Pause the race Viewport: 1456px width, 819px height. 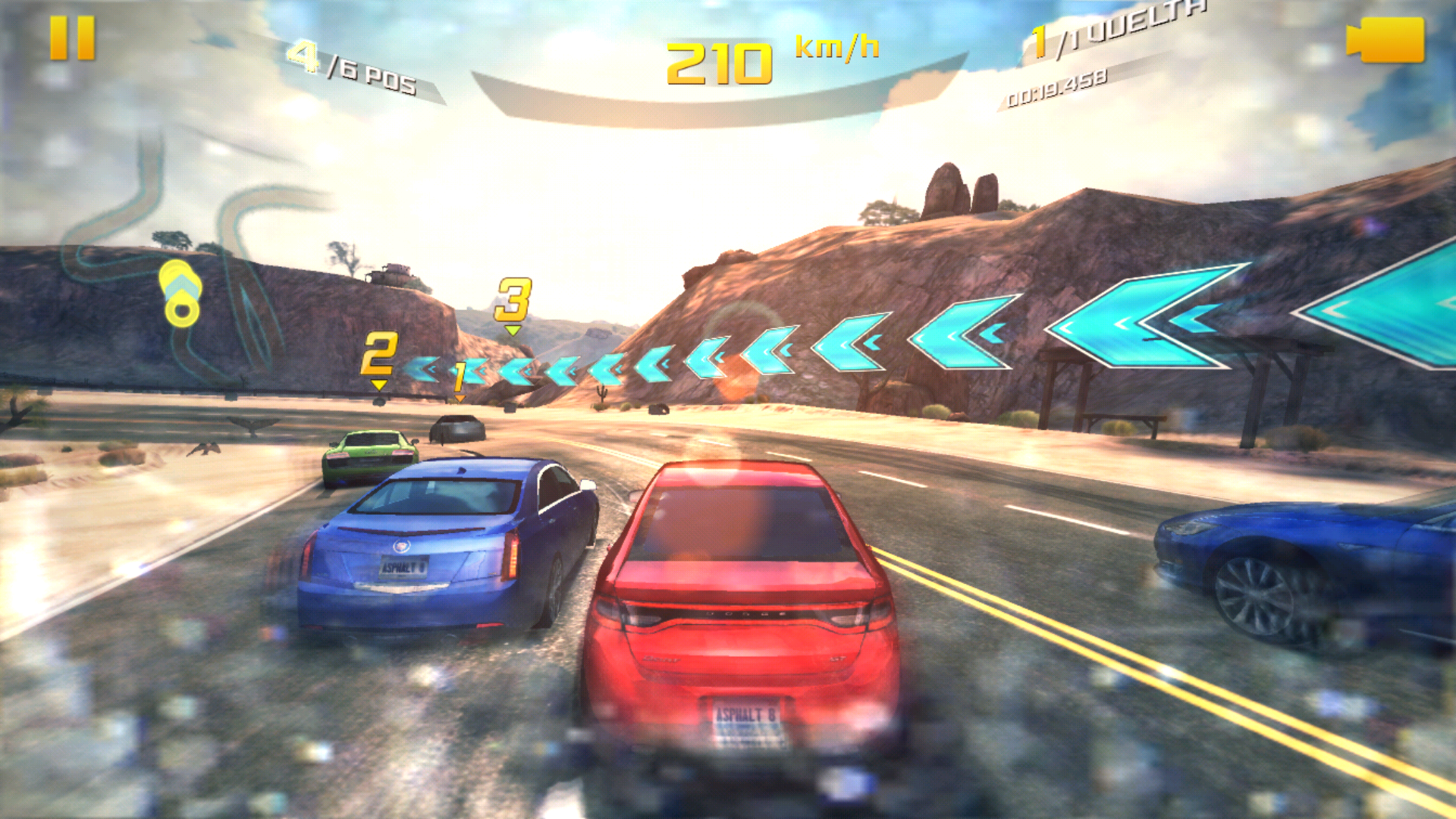[72, 38]
